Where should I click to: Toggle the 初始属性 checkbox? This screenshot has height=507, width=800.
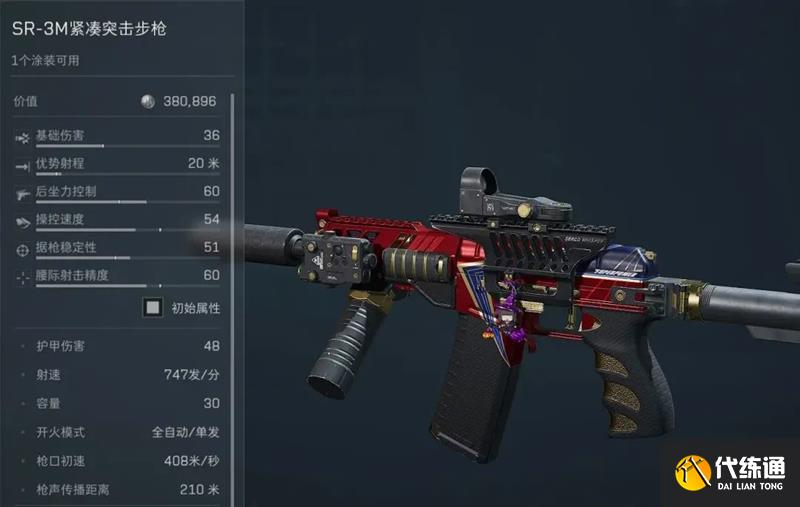tap(153, 308)
